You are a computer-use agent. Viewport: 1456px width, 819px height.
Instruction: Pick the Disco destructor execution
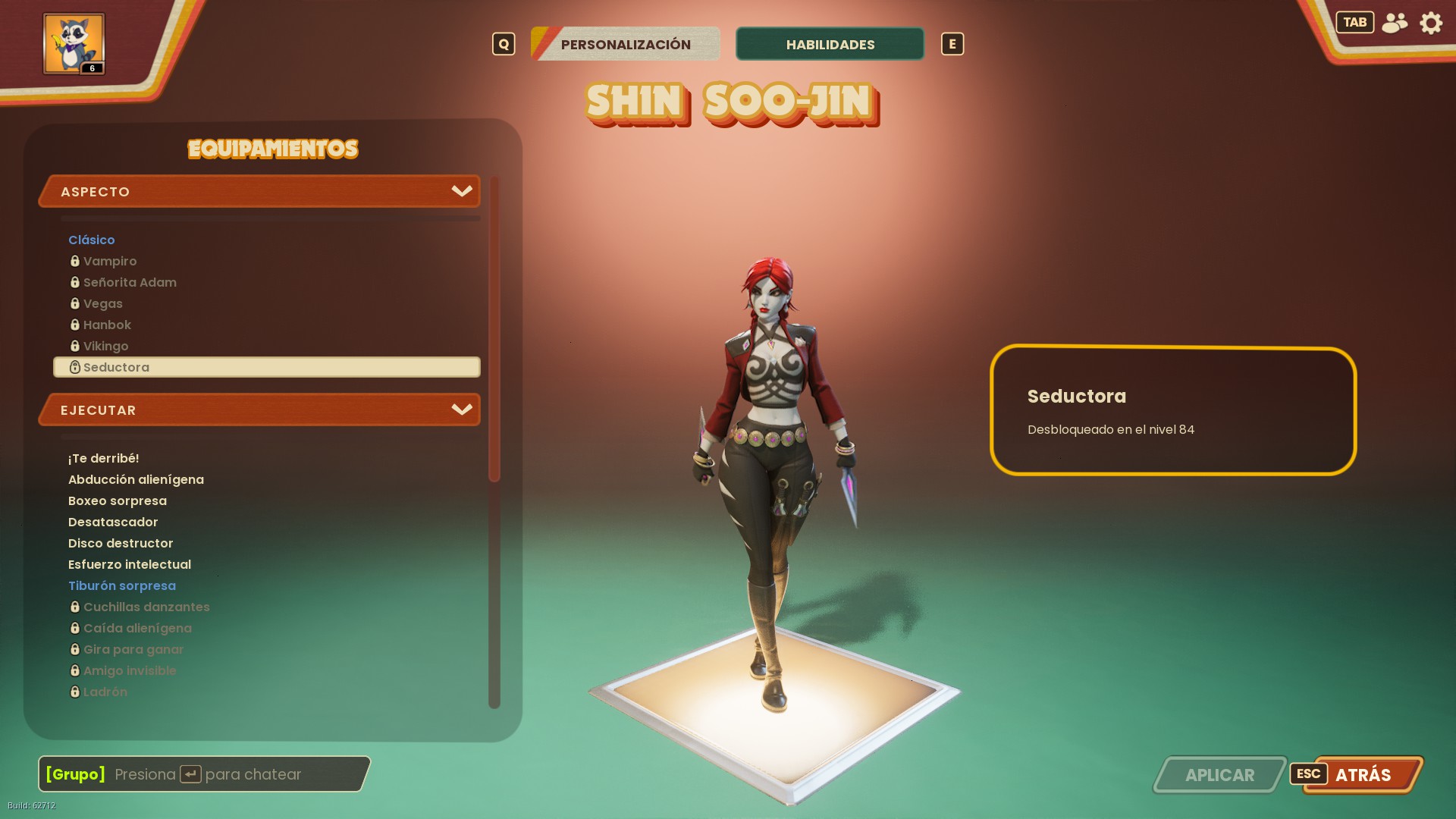pos(121,543)
